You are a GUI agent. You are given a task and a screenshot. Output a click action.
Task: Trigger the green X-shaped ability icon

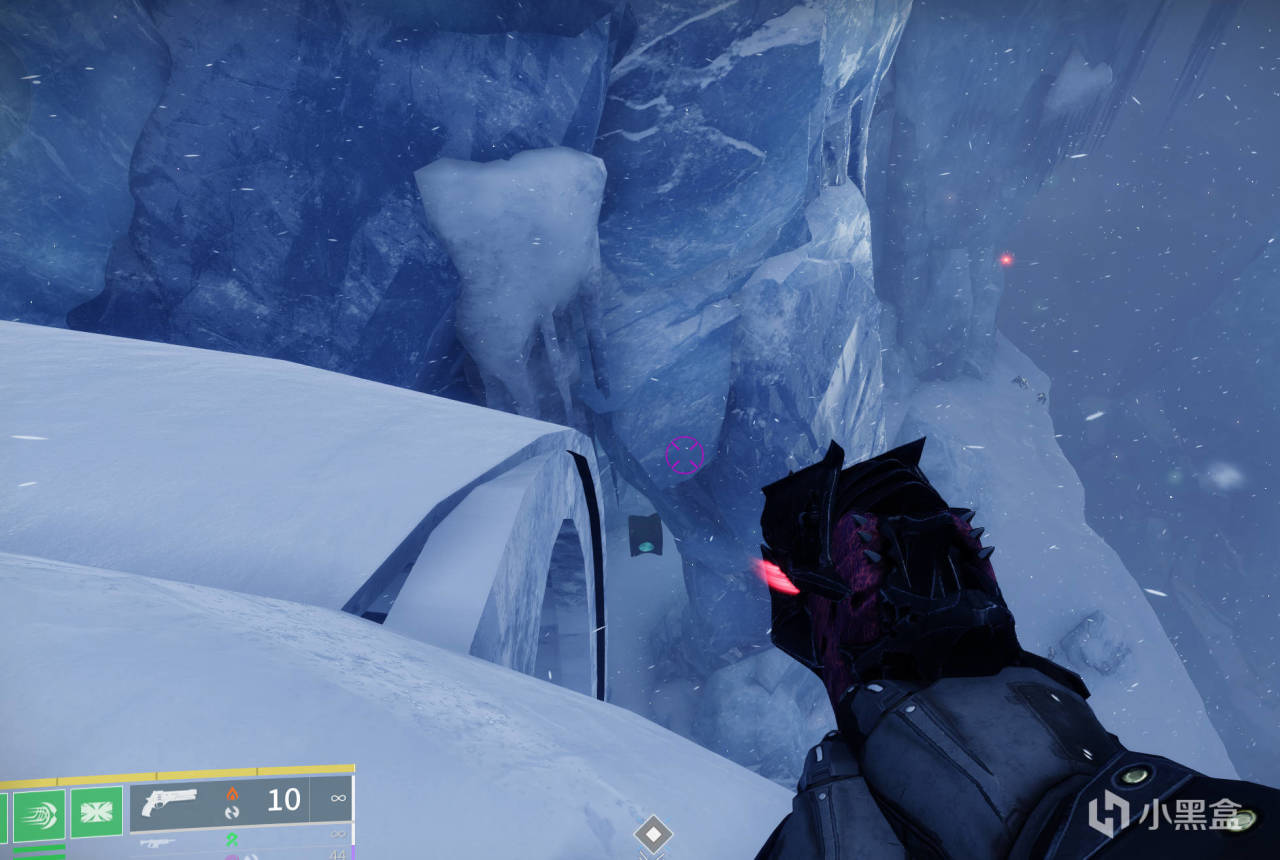pos(97,811)
